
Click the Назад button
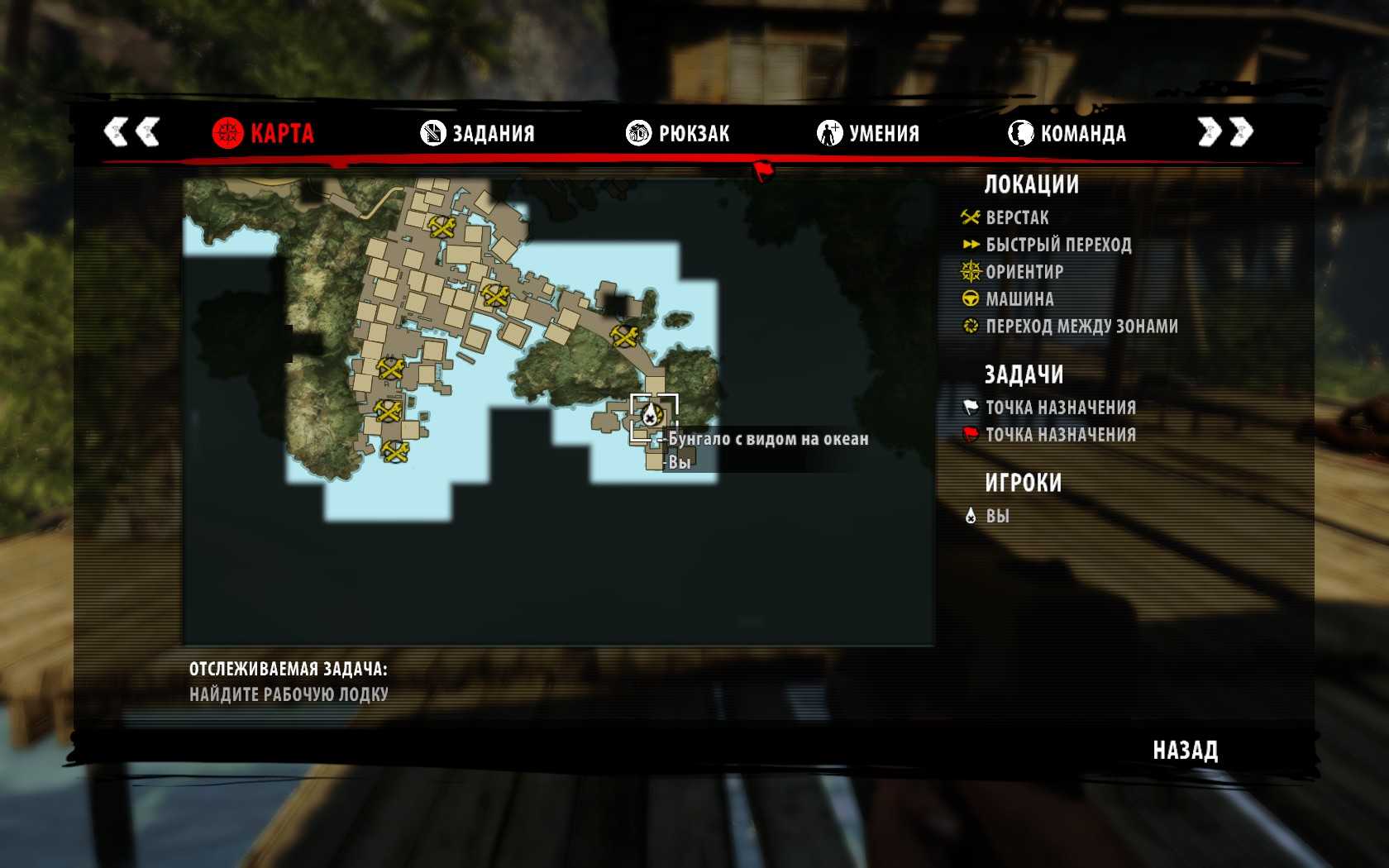(1185, 751)
